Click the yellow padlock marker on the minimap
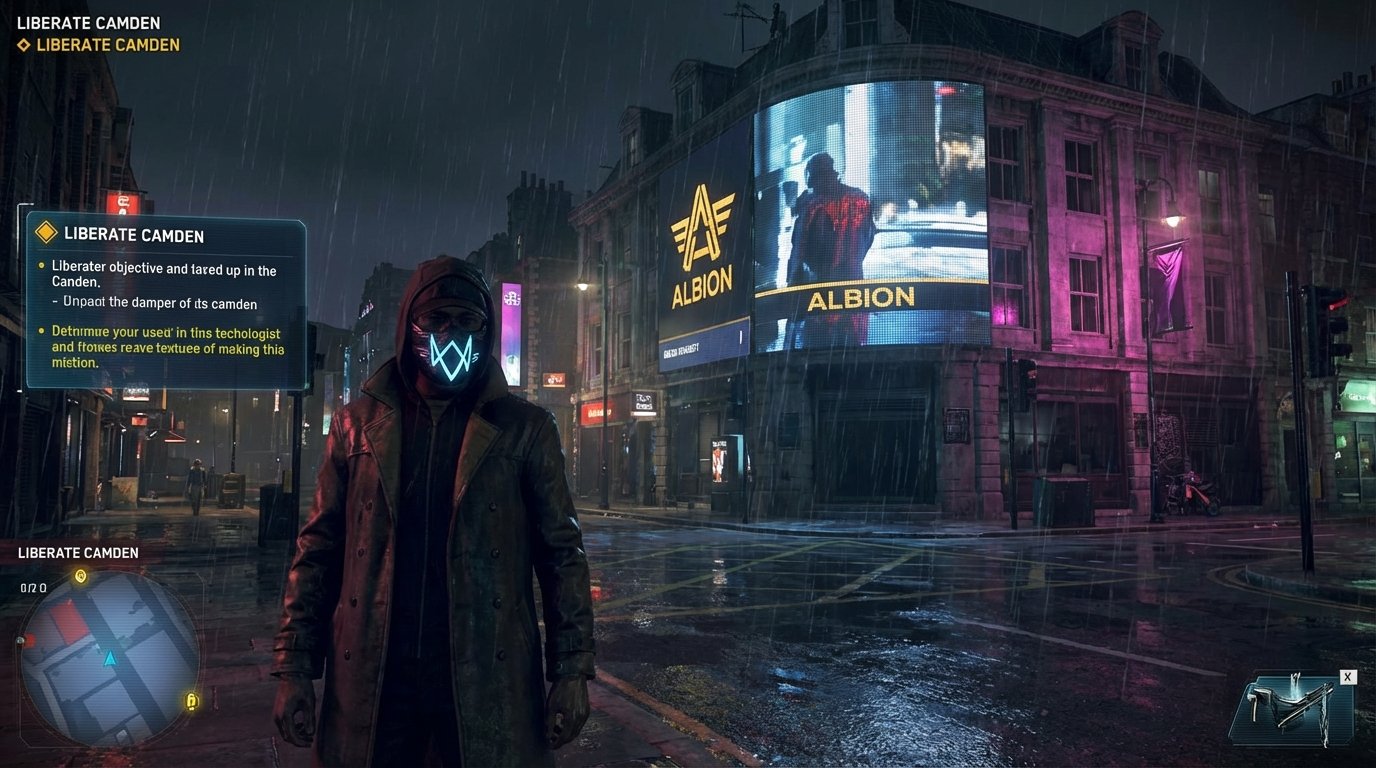1376x768 pixels. click(x=190, y=700)
